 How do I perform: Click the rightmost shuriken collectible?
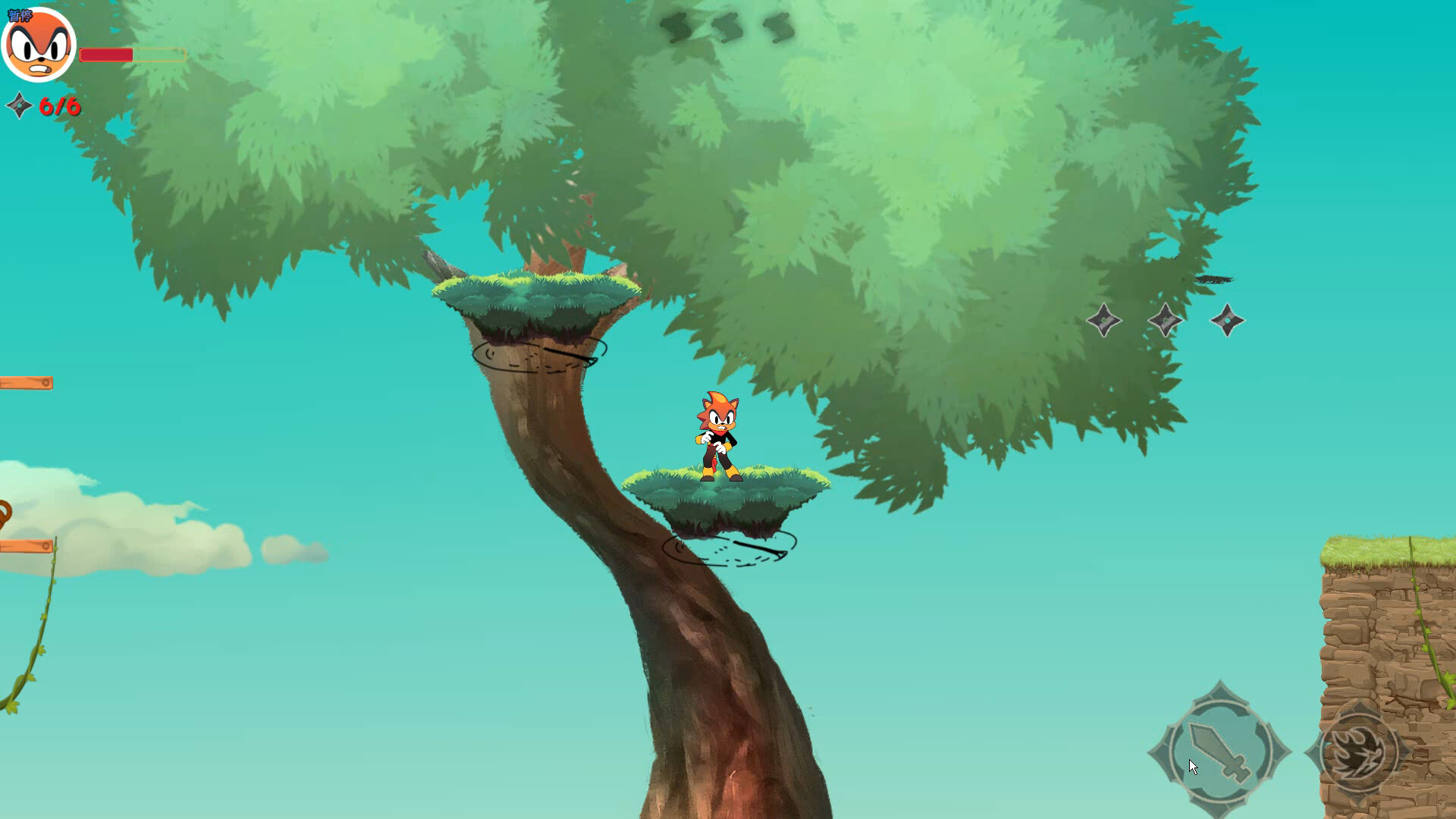tap(1228, 320)
